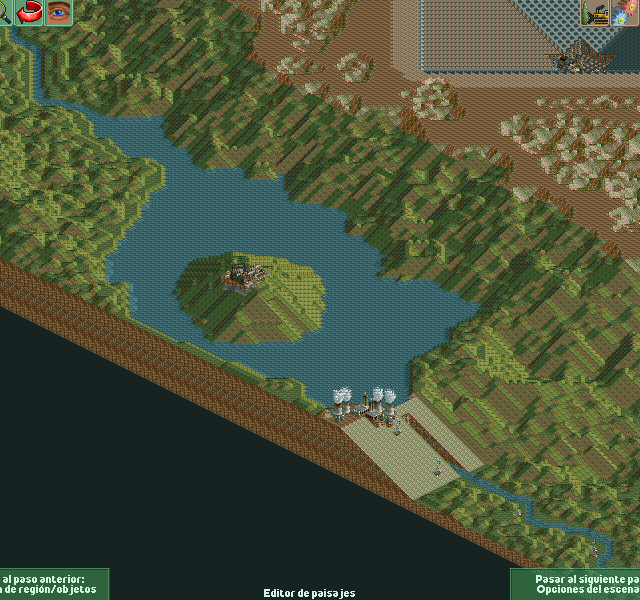Advance to the next step: scenario options

pos(576,584)
